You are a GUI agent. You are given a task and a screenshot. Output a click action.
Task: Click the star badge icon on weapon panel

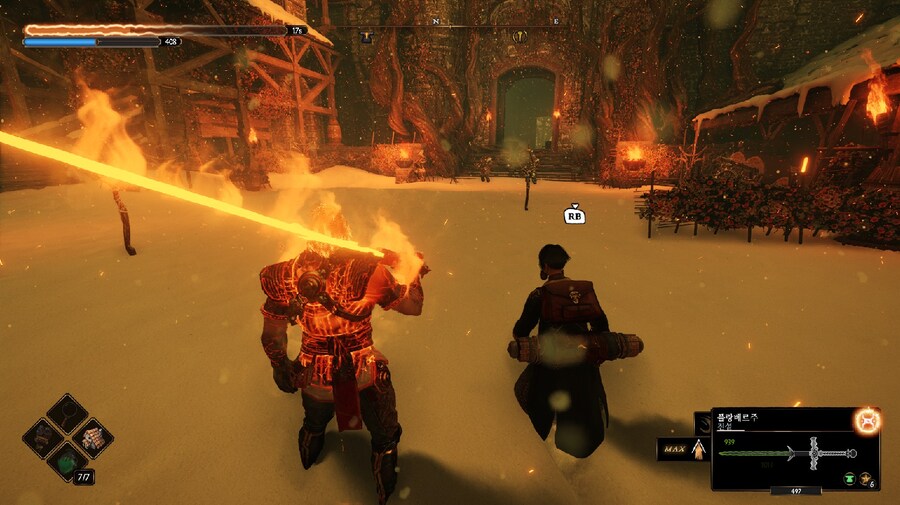click(866, 479)
